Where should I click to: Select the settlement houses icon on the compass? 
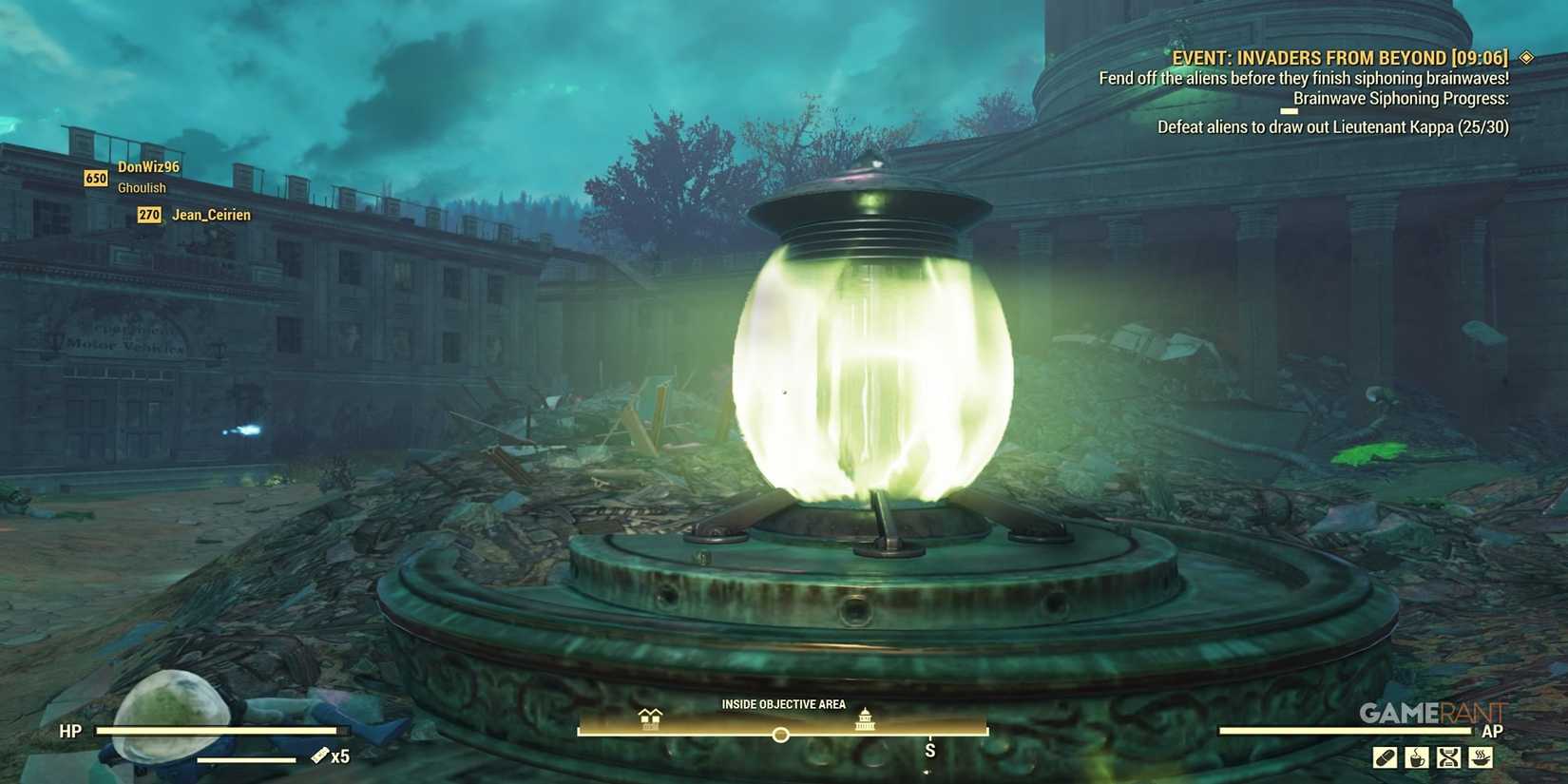point(650,719)
